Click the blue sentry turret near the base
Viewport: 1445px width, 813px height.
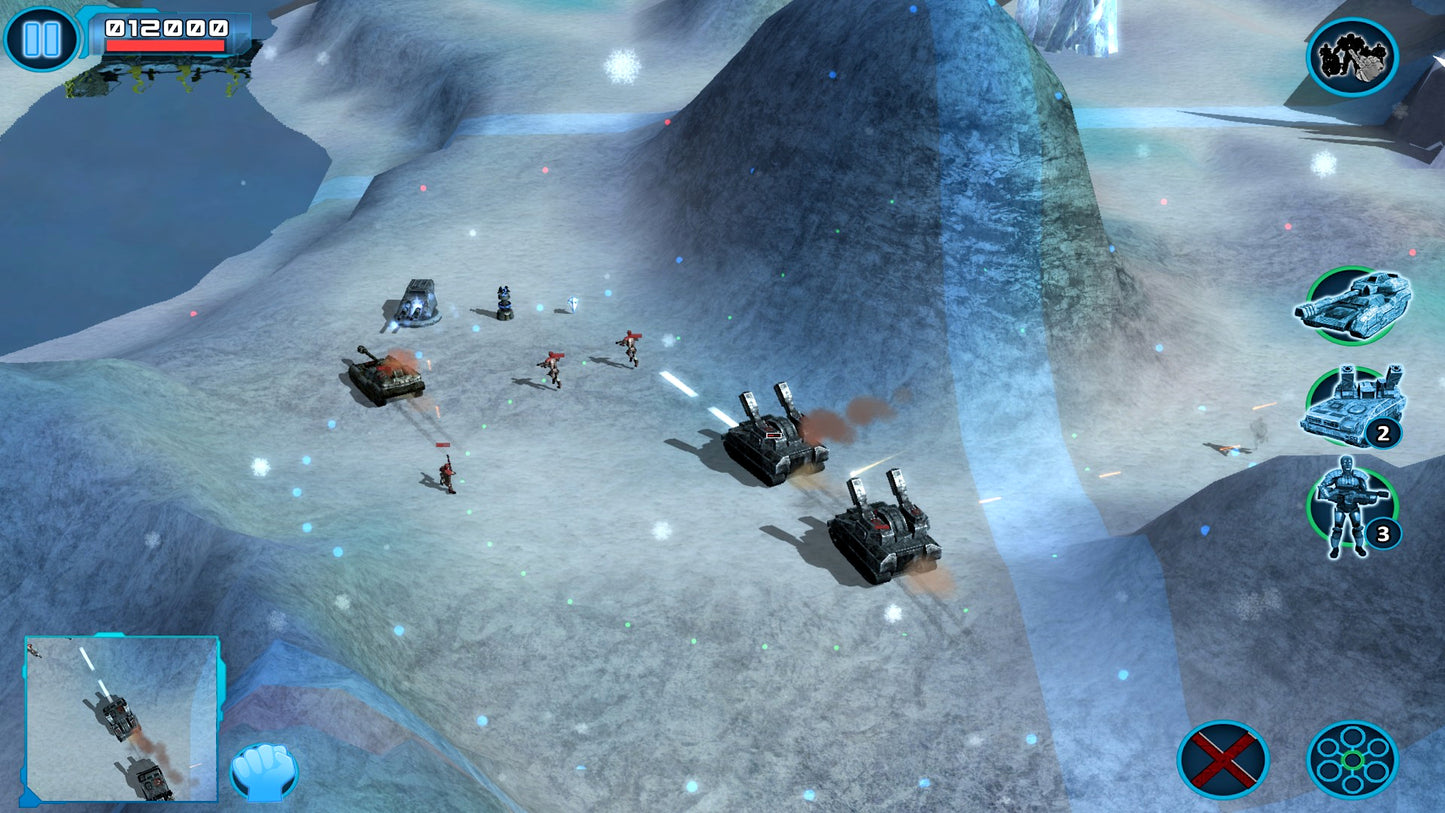pyautogui.click(x=502, y=302)
